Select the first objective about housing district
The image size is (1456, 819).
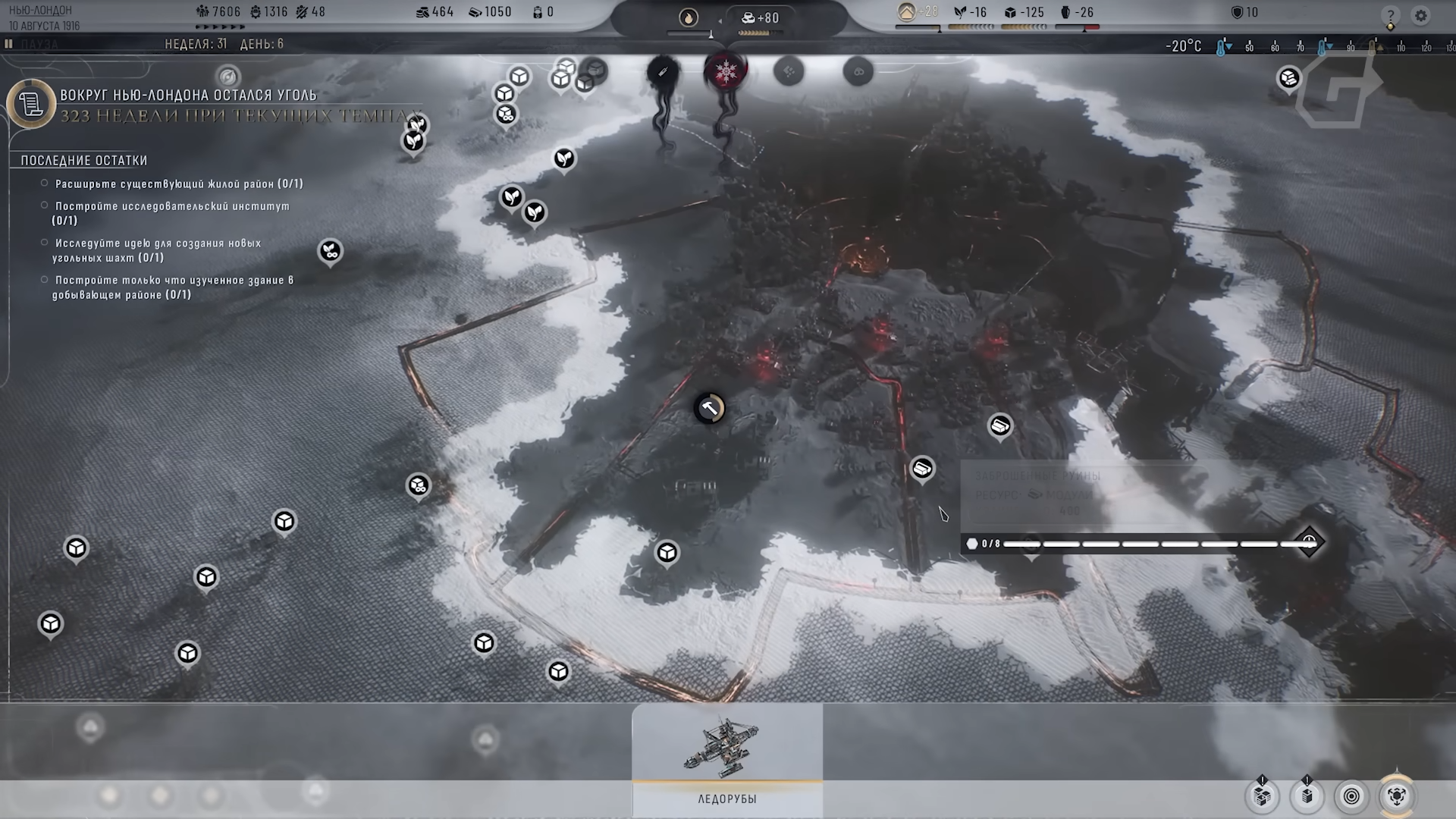(178, 184)
